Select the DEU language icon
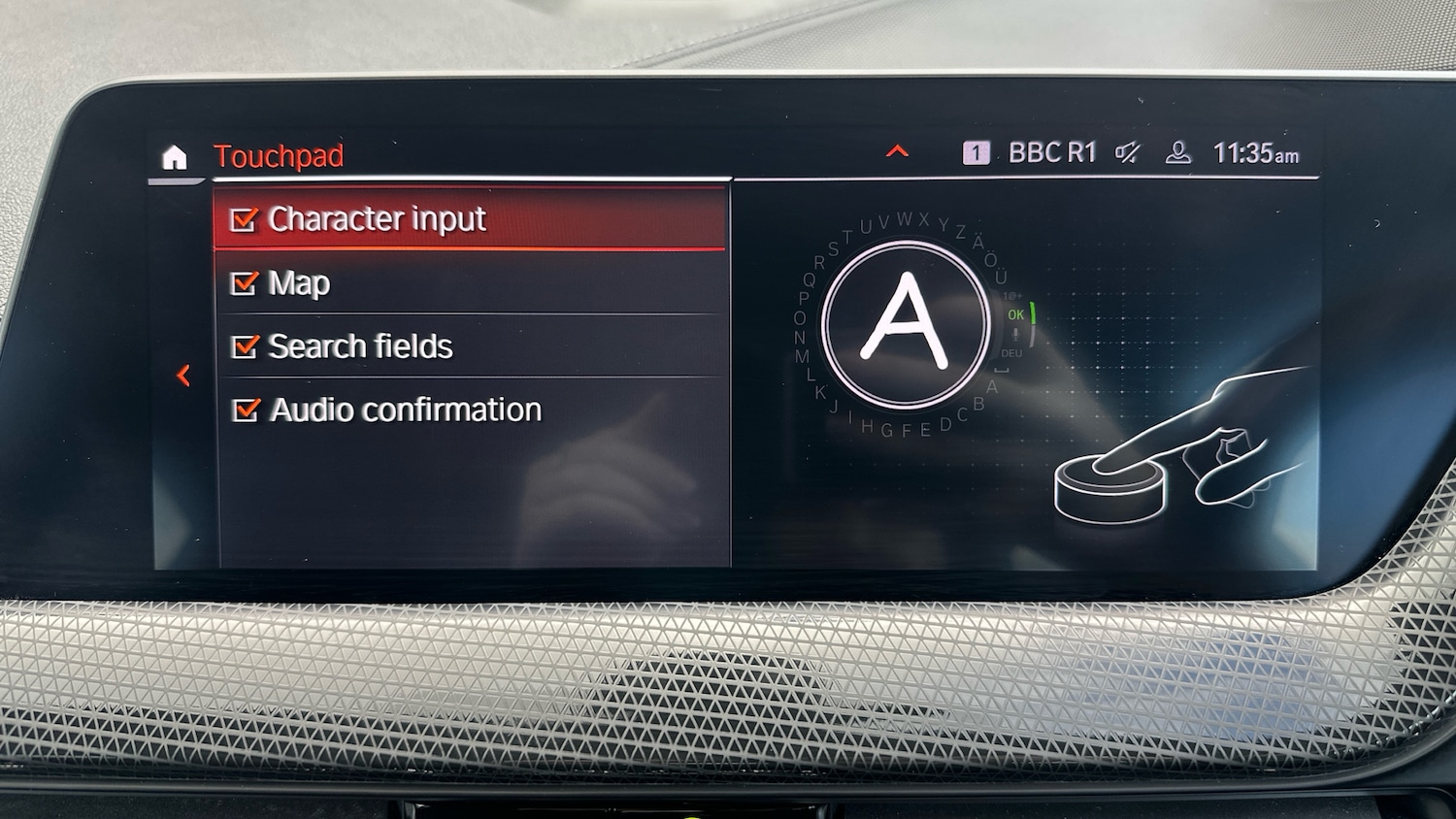 (1011, 353)
